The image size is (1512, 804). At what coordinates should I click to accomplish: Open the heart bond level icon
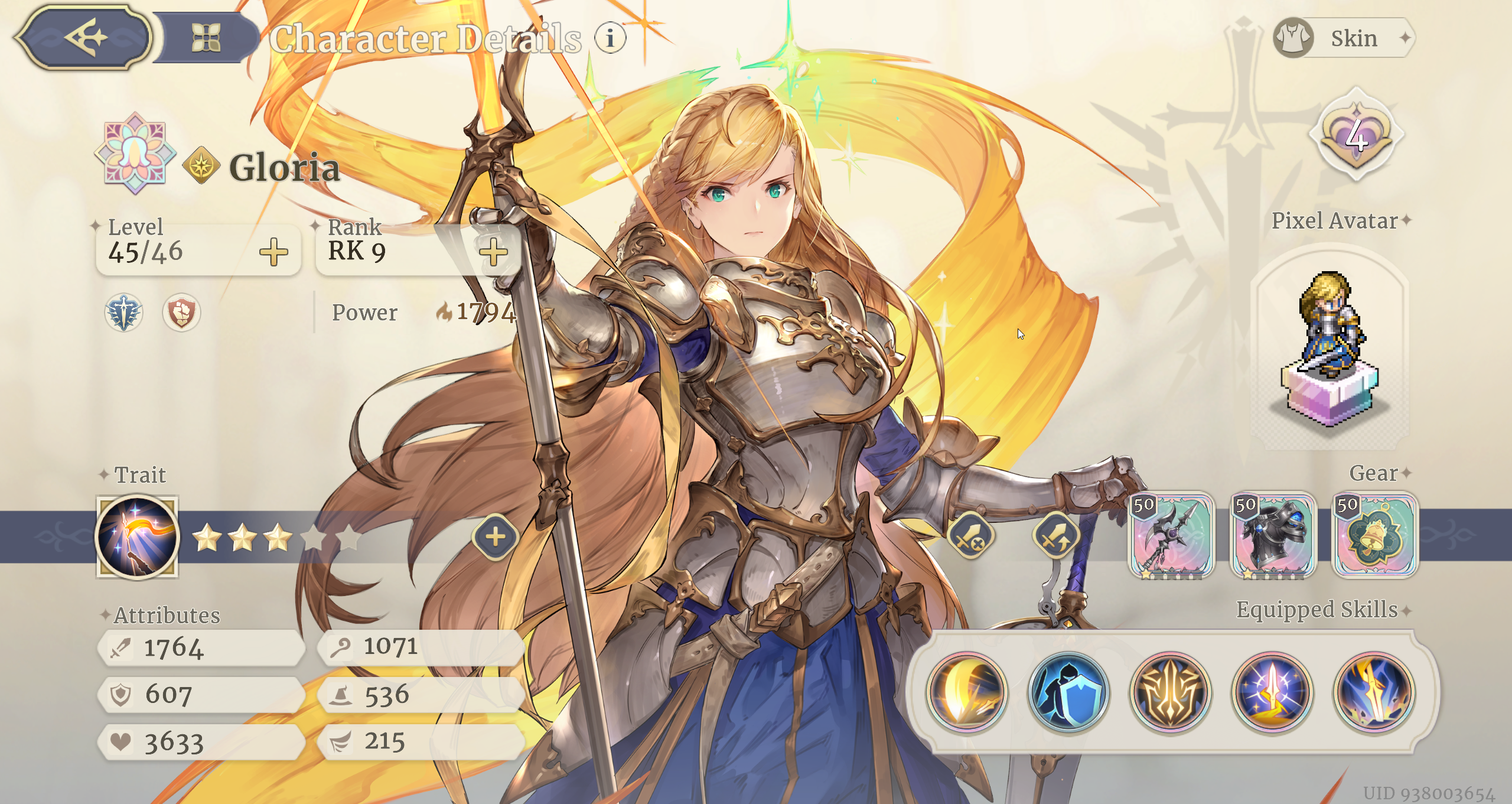point(1357,136)
